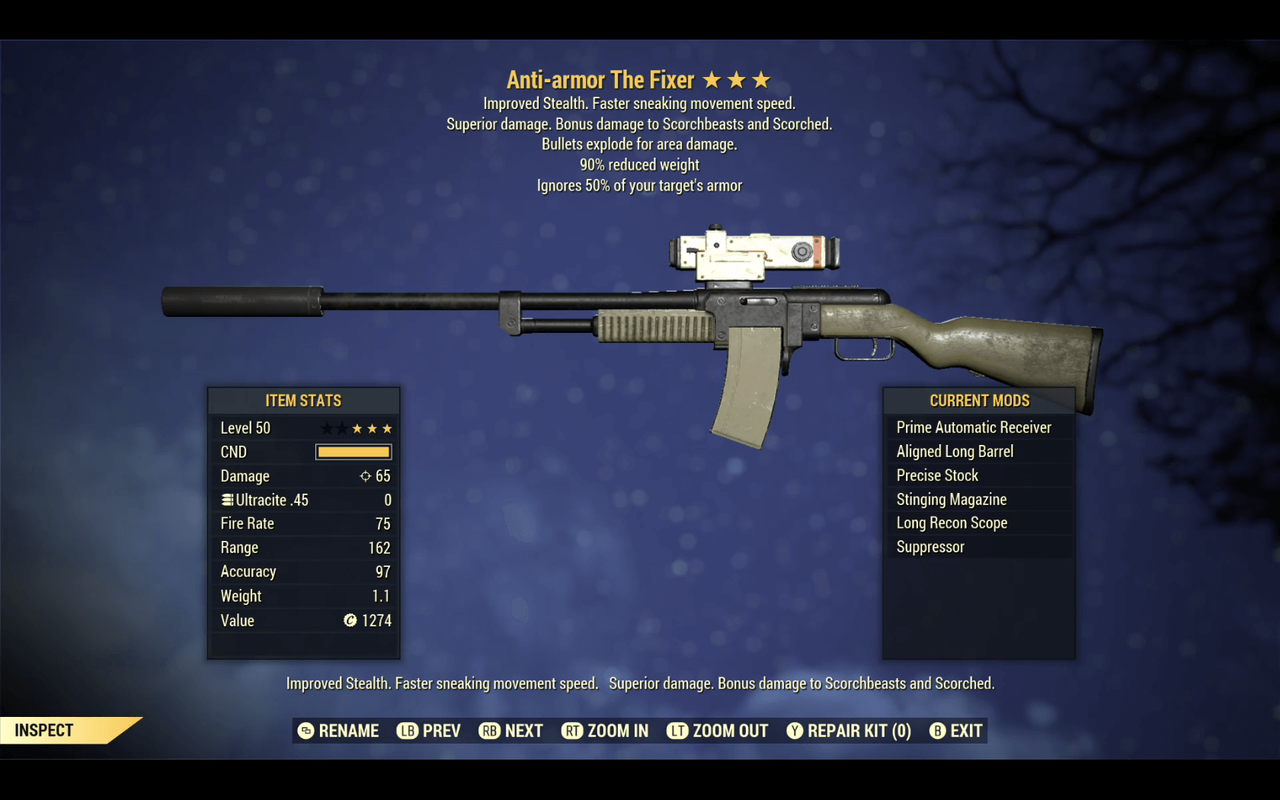
Task: Go to the previous item with PREV
Action: click(429, 731)
